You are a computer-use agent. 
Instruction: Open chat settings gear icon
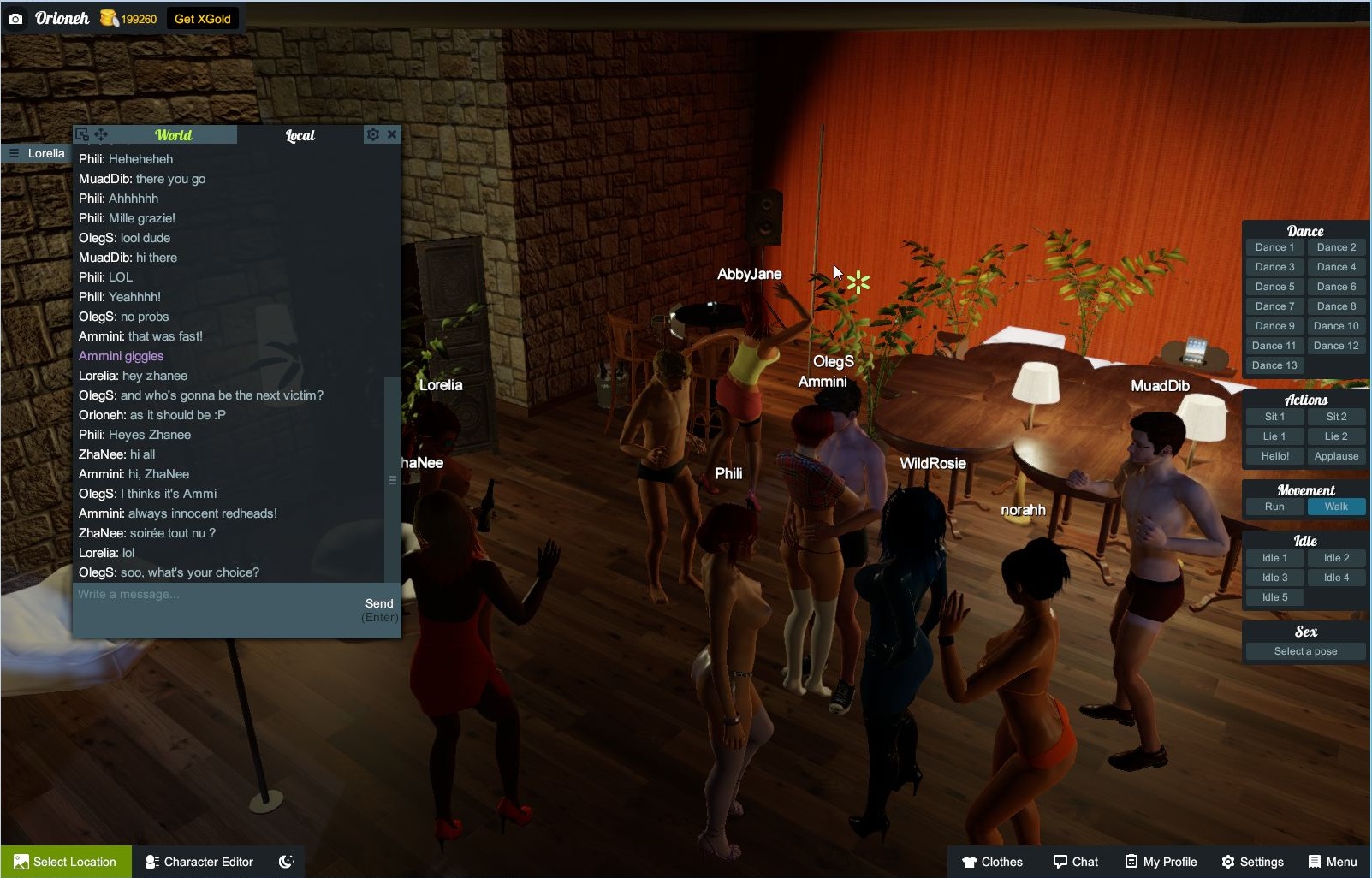pos(372,134)
